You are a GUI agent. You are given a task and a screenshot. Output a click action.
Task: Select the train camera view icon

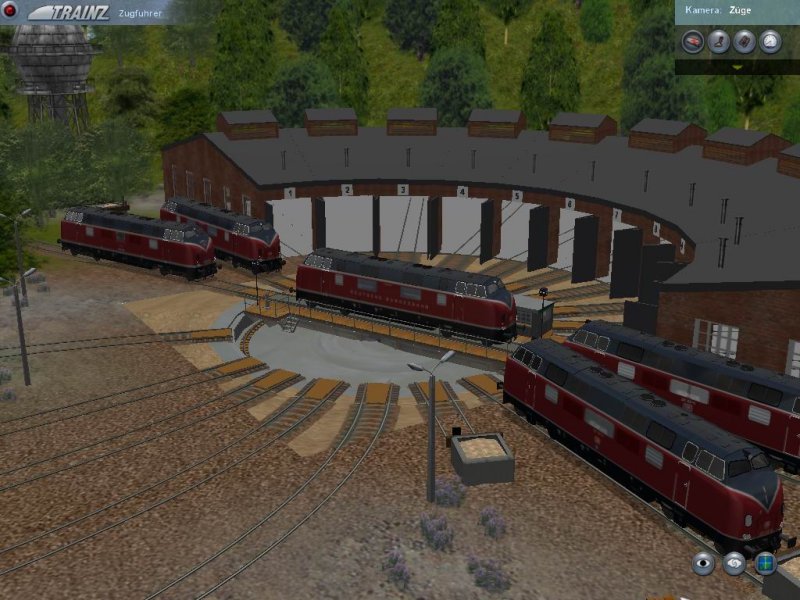[691, 41]
